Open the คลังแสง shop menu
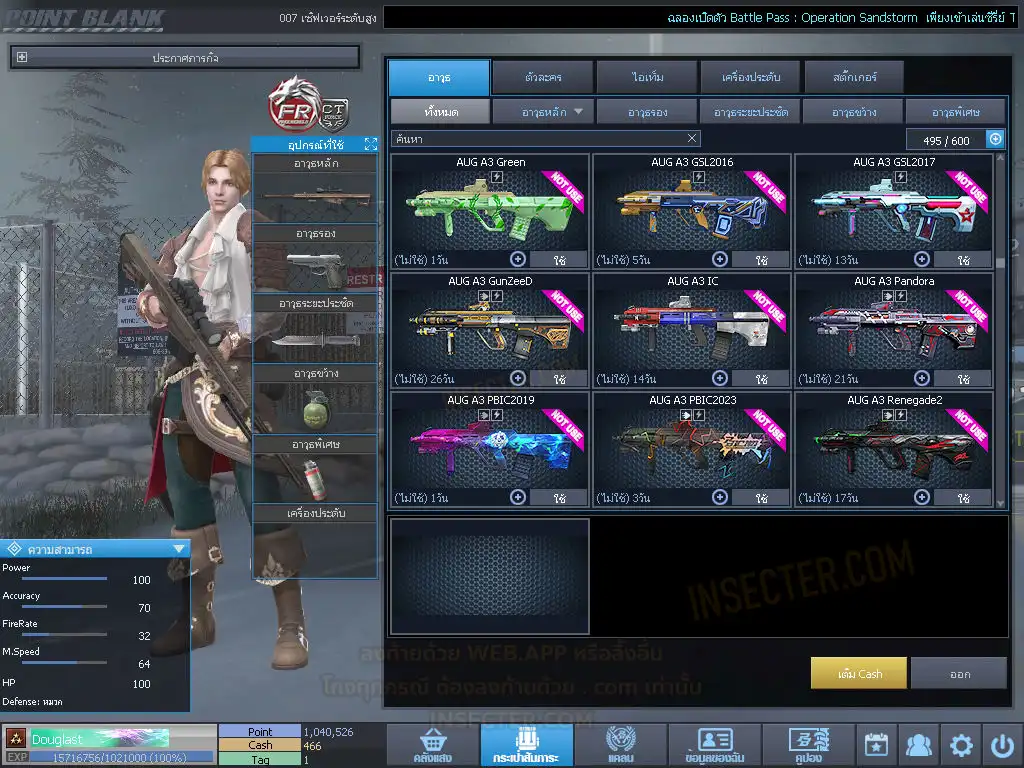This screenshot has height=768, width=1024. [x=431, y=746]
